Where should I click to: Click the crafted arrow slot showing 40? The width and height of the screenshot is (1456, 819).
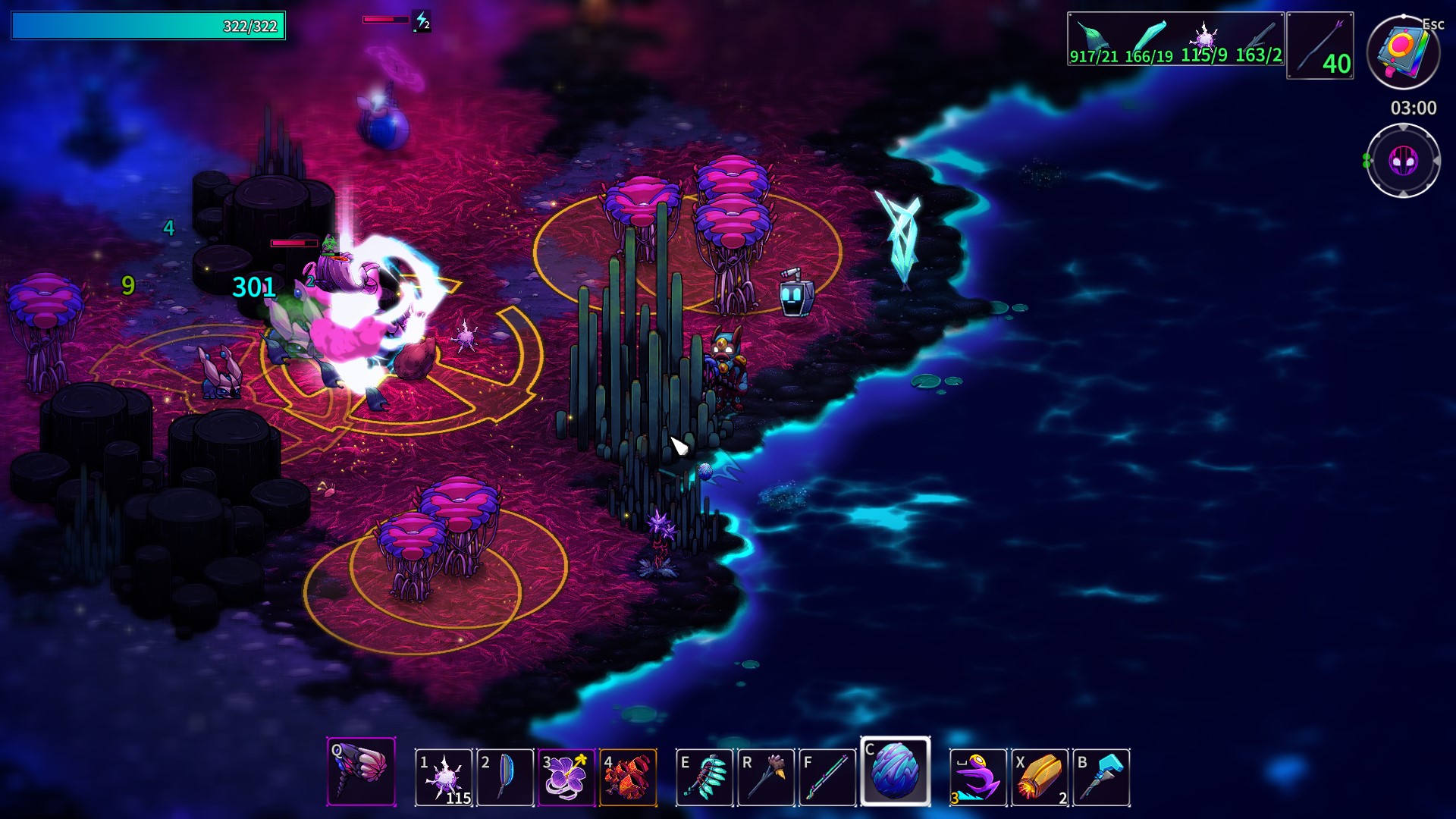[1320, 45]
